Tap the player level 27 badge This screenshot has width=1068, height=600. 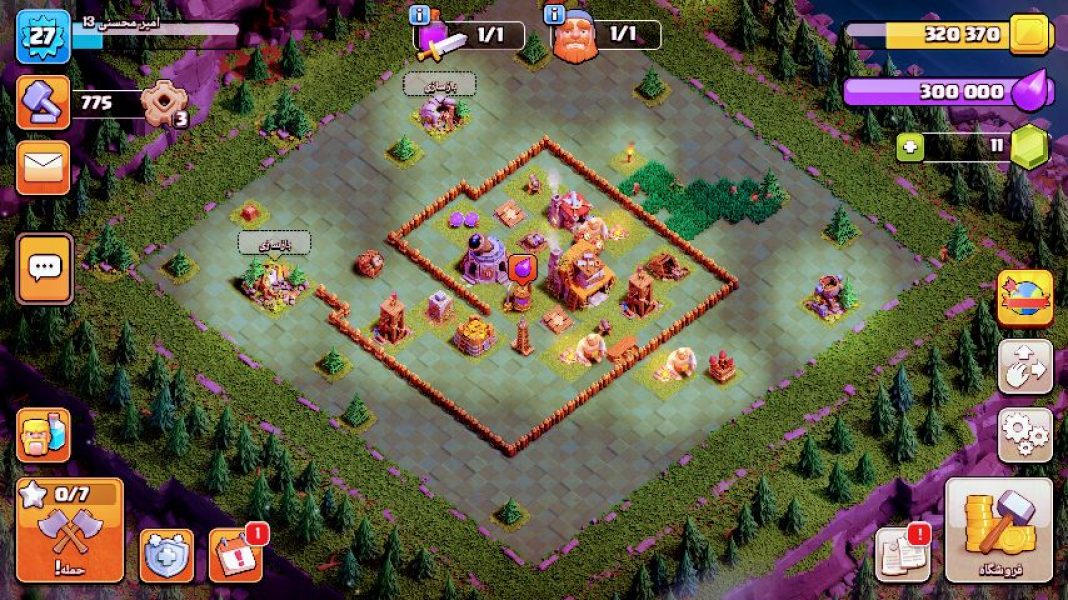coord(43,36)
